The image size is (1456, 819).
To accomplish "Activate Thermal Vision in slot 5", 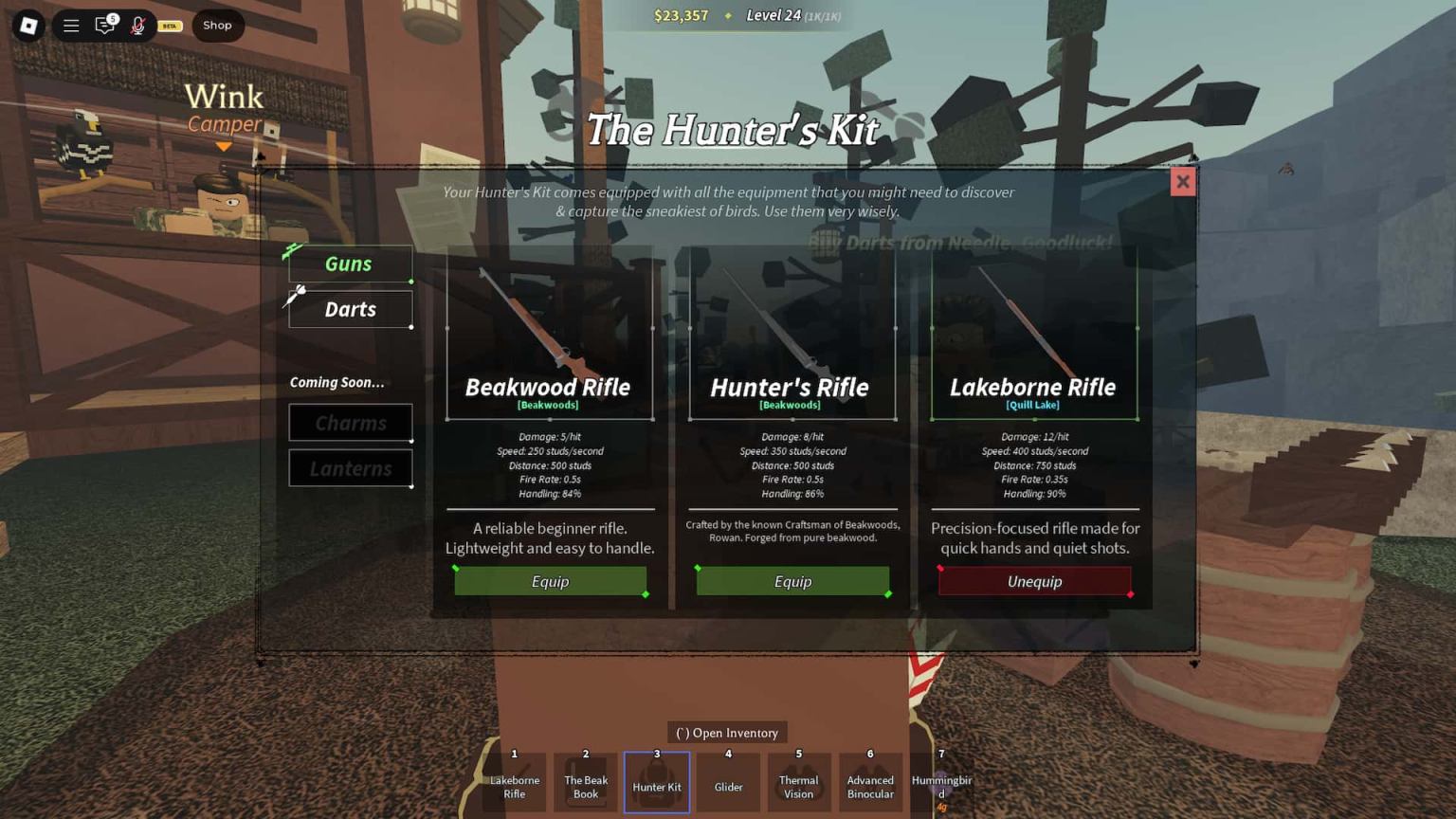I will (798, 782).
